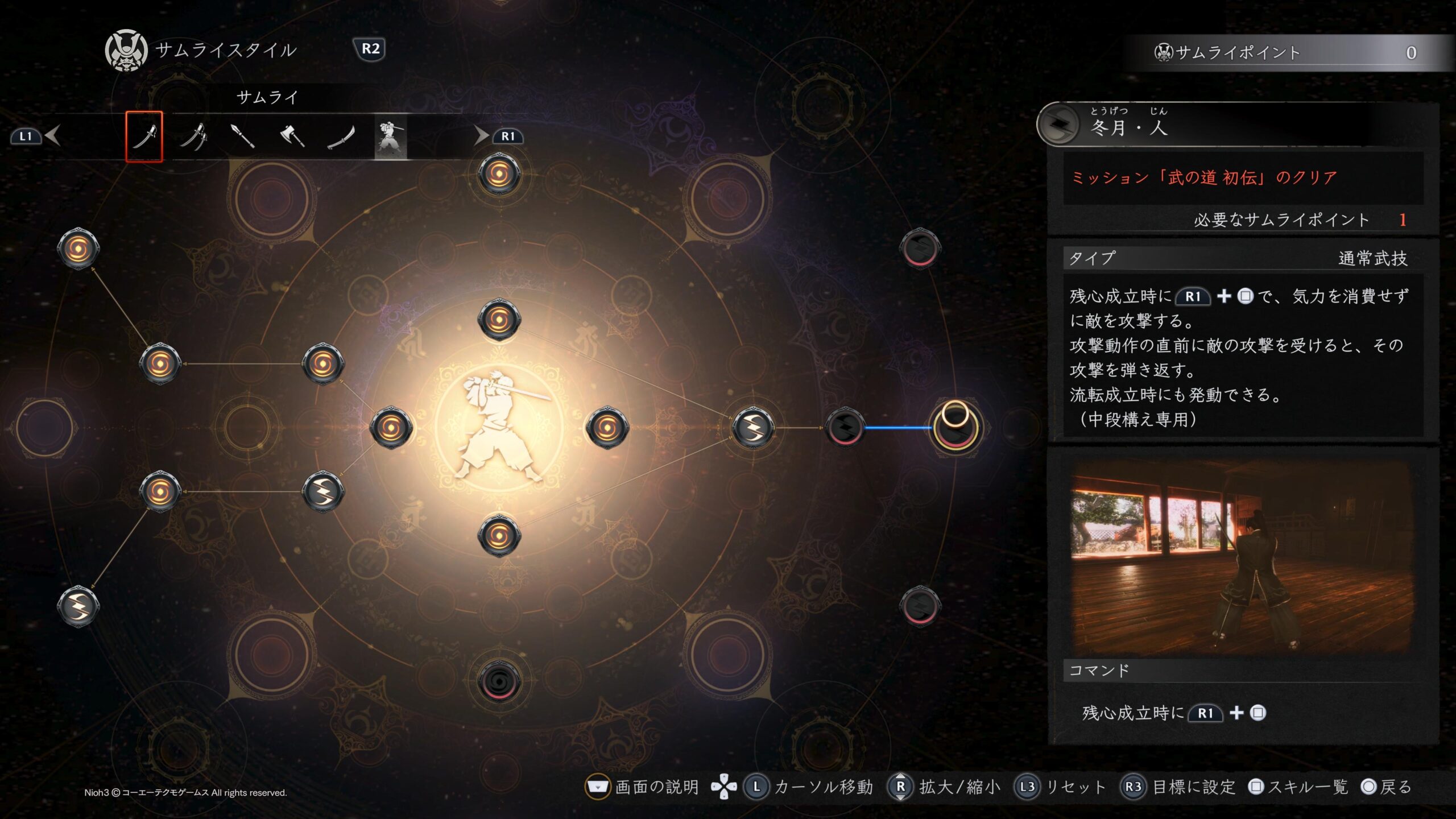
Task: Switch to the odachi long blade tab
Action: click(x=341, y=136)
